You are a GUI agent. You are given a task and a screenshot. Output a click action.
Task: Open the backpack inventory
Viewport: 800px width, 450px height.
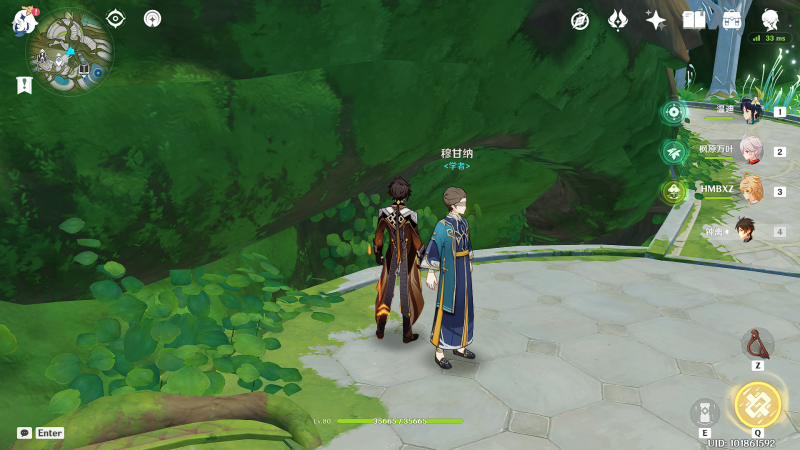point(732,20)
